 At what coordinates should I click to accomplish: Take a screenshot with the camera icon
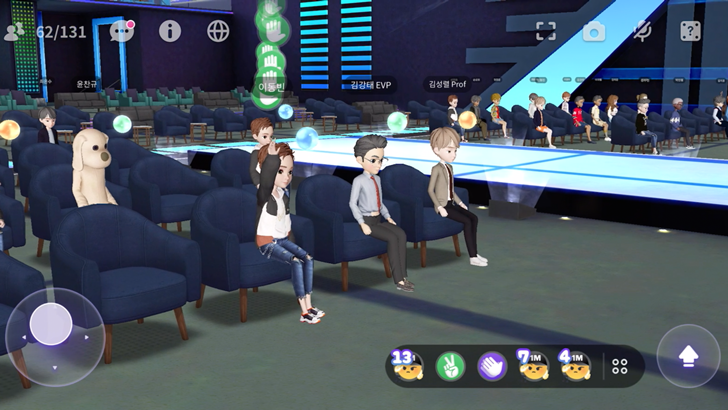click(594, 31)
